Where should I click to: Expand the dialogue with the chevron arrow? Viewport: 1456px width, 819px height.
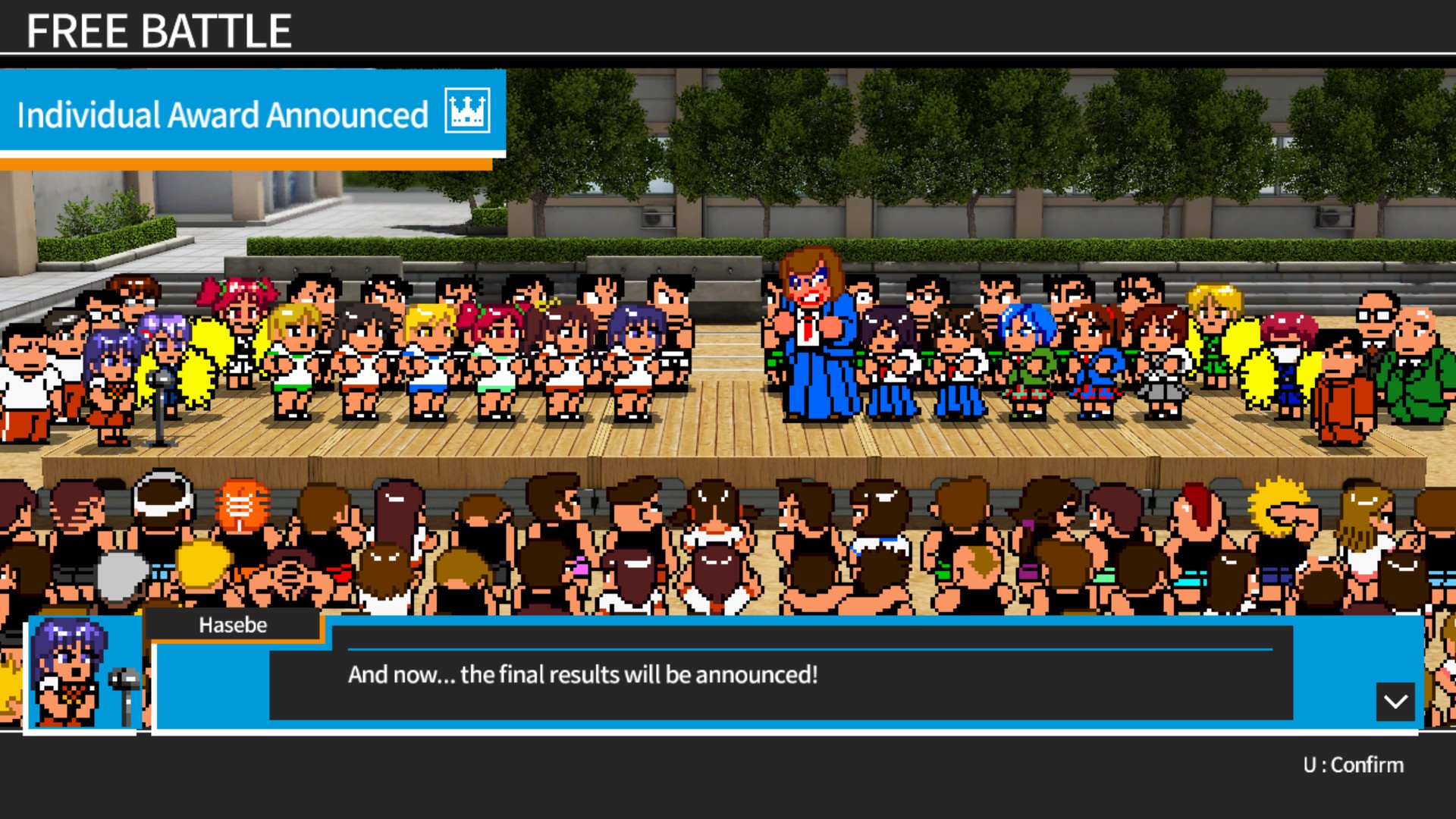point(1394,701)
